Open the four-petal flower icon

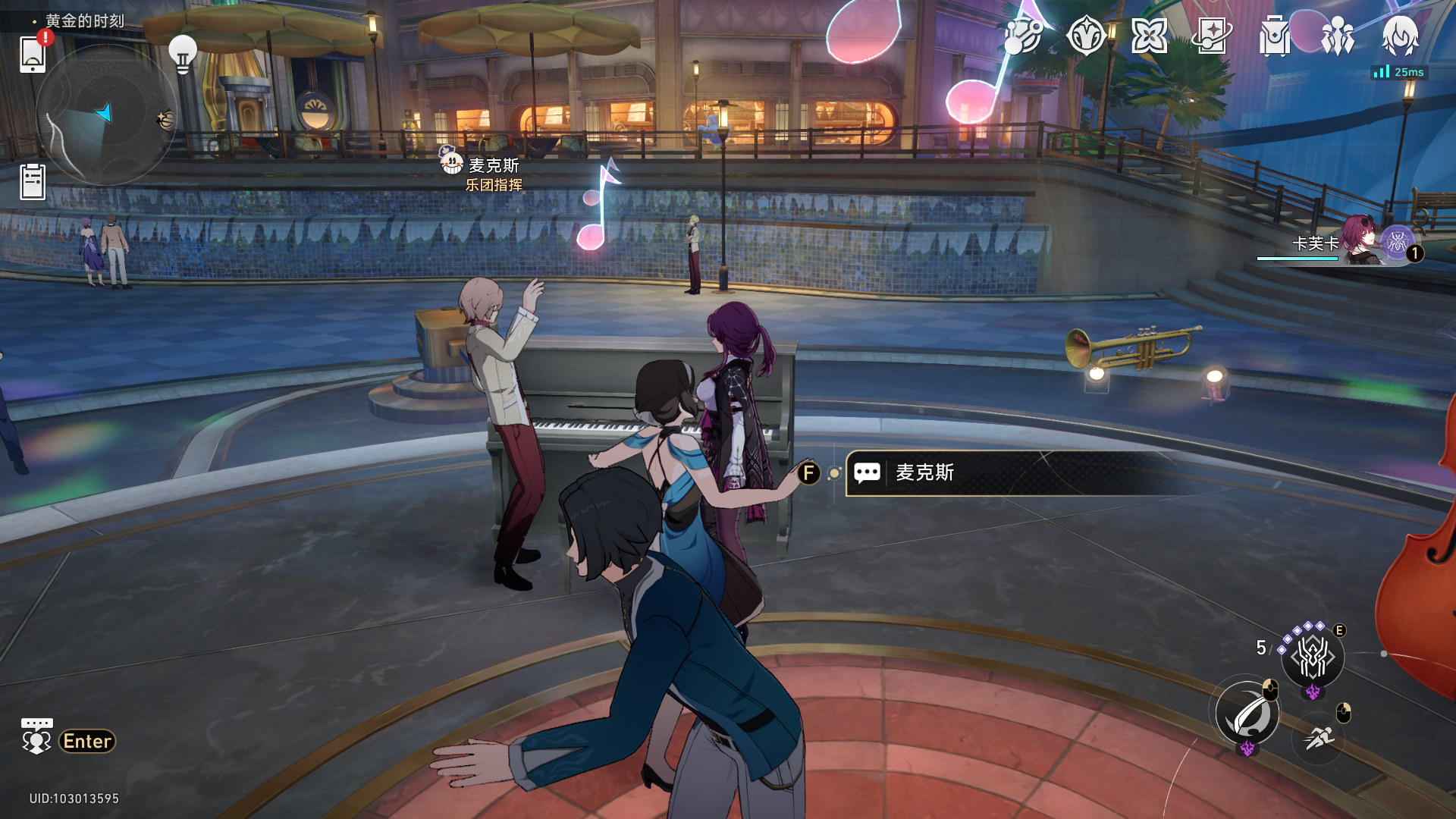pos(1149,36)
